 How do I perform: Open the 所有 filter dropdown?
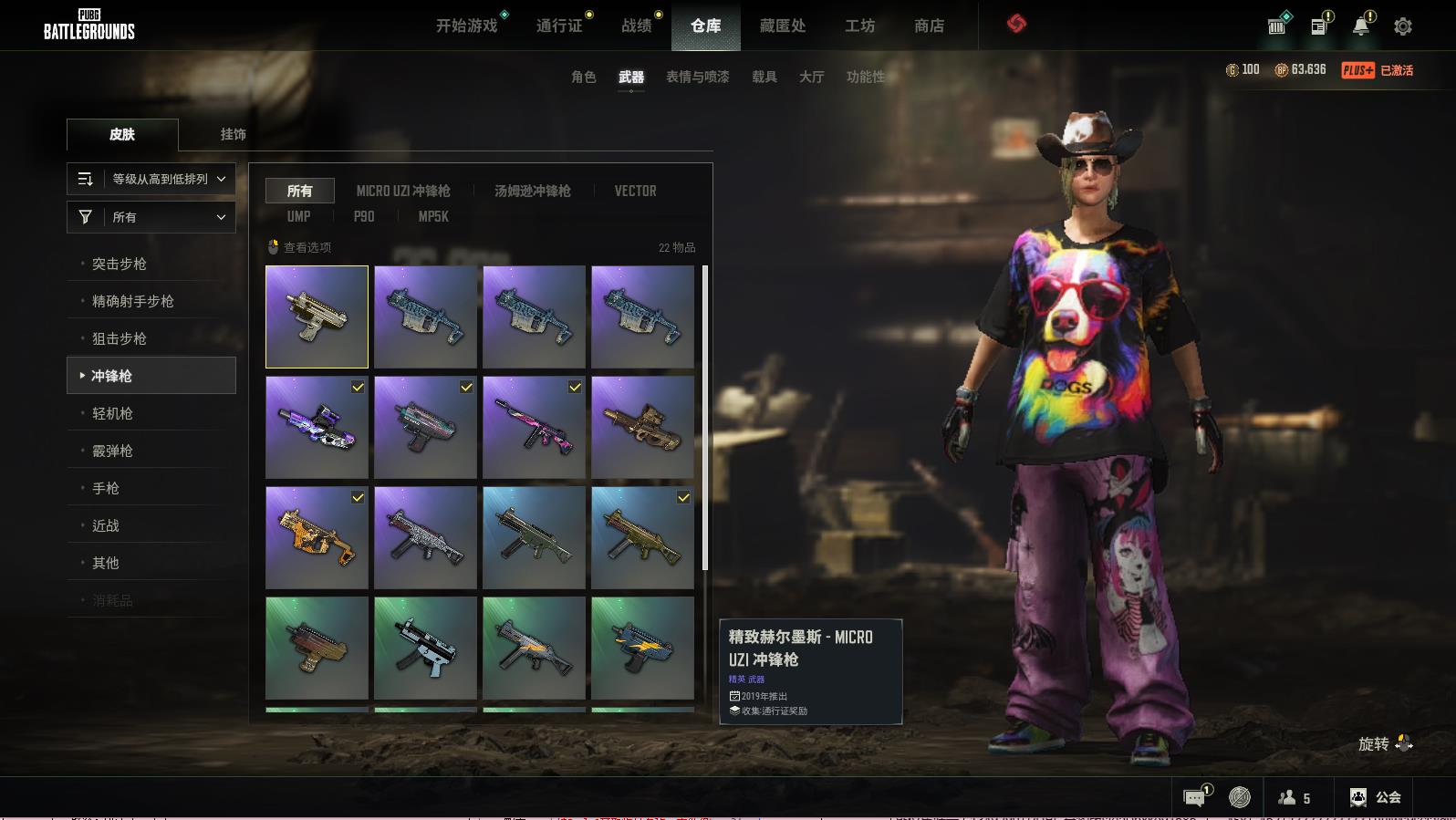[x=151, y=217]
